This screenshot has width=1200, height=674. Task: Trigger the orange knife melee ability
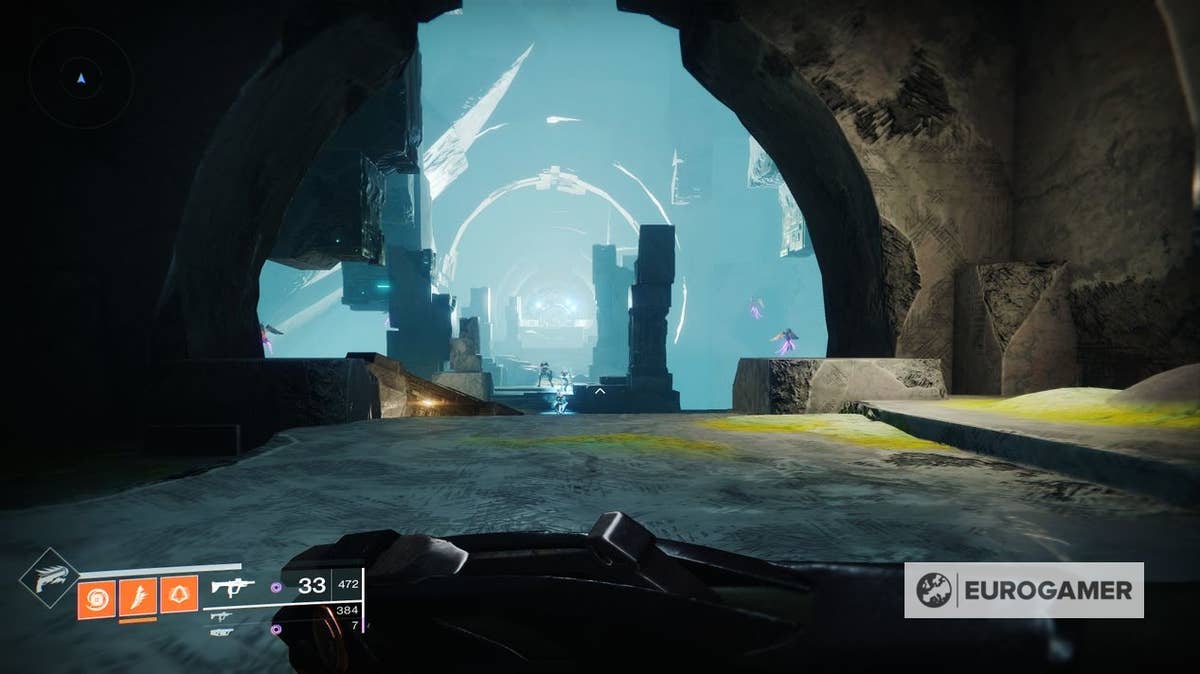(138, 598)
